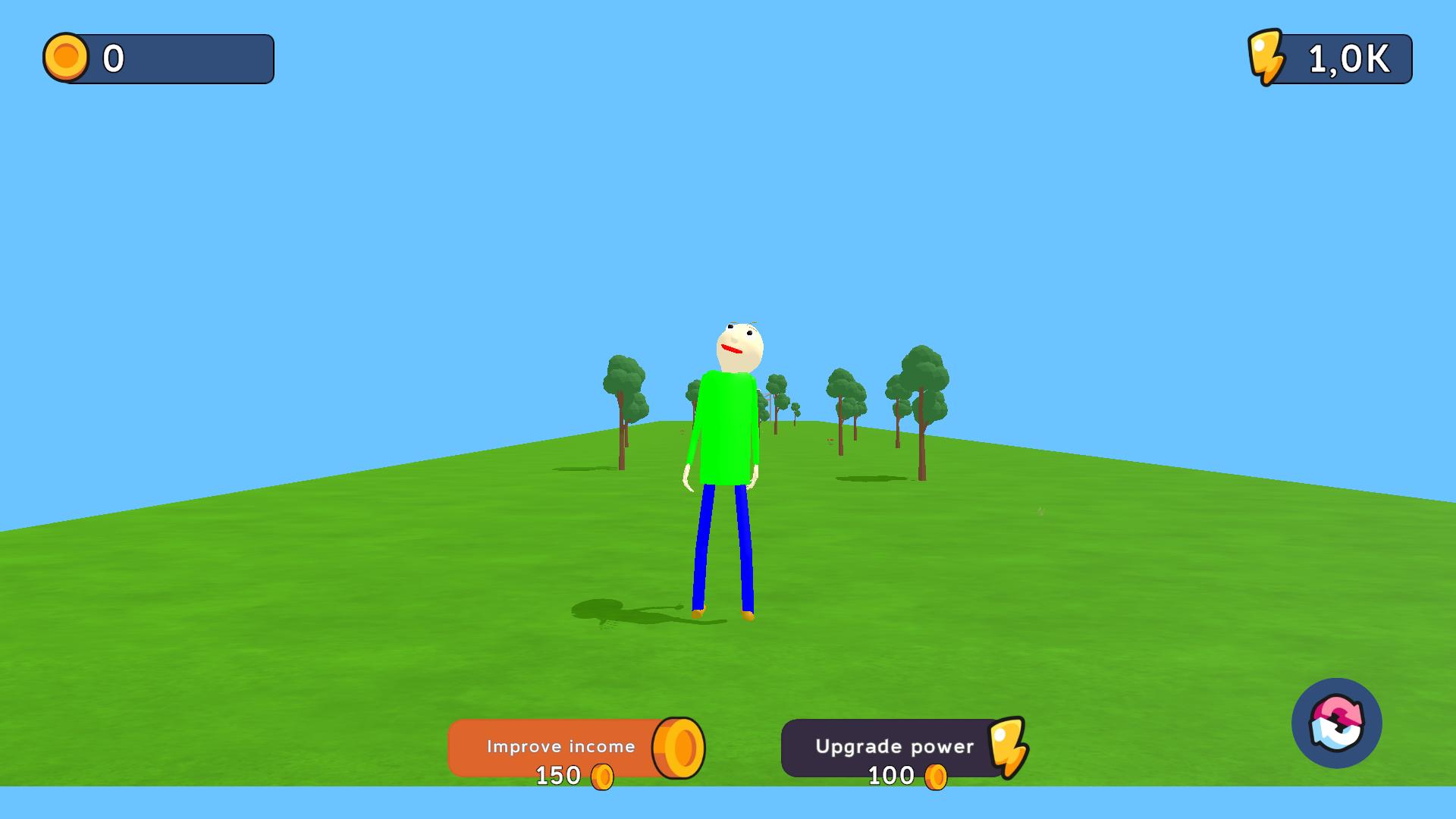Click the small coin next to the 150 cost

coord(603,775)
